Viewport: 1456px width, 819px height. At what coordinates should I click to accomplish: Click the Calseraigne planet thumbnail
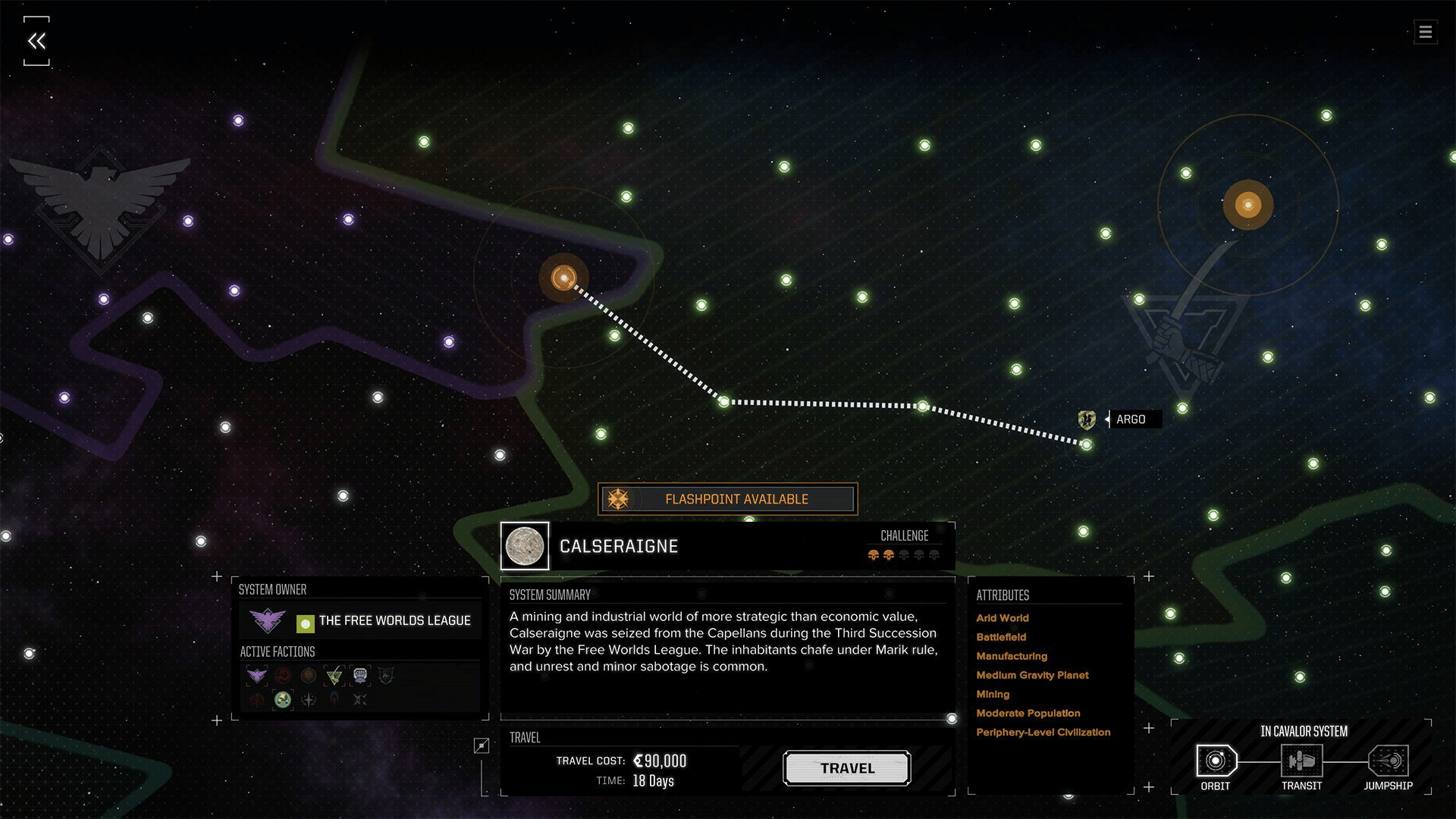525,546
